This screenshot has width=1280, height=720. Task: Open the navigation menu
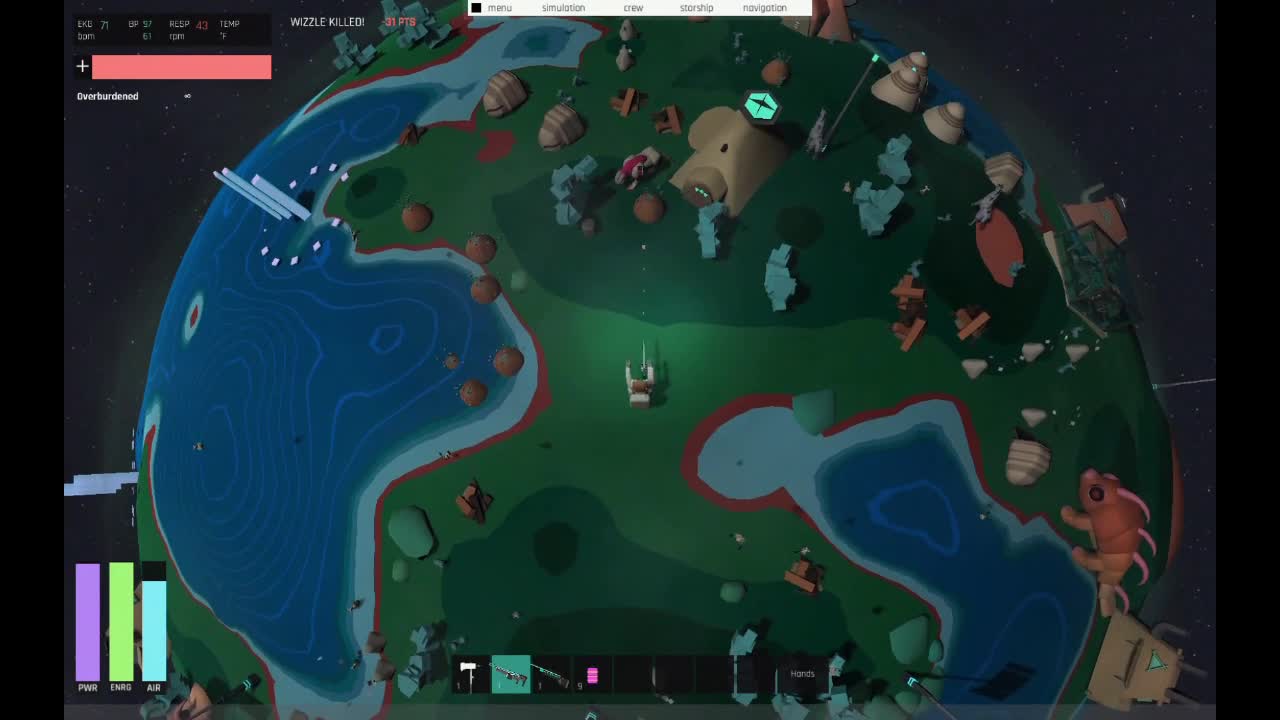coord(765,7)
